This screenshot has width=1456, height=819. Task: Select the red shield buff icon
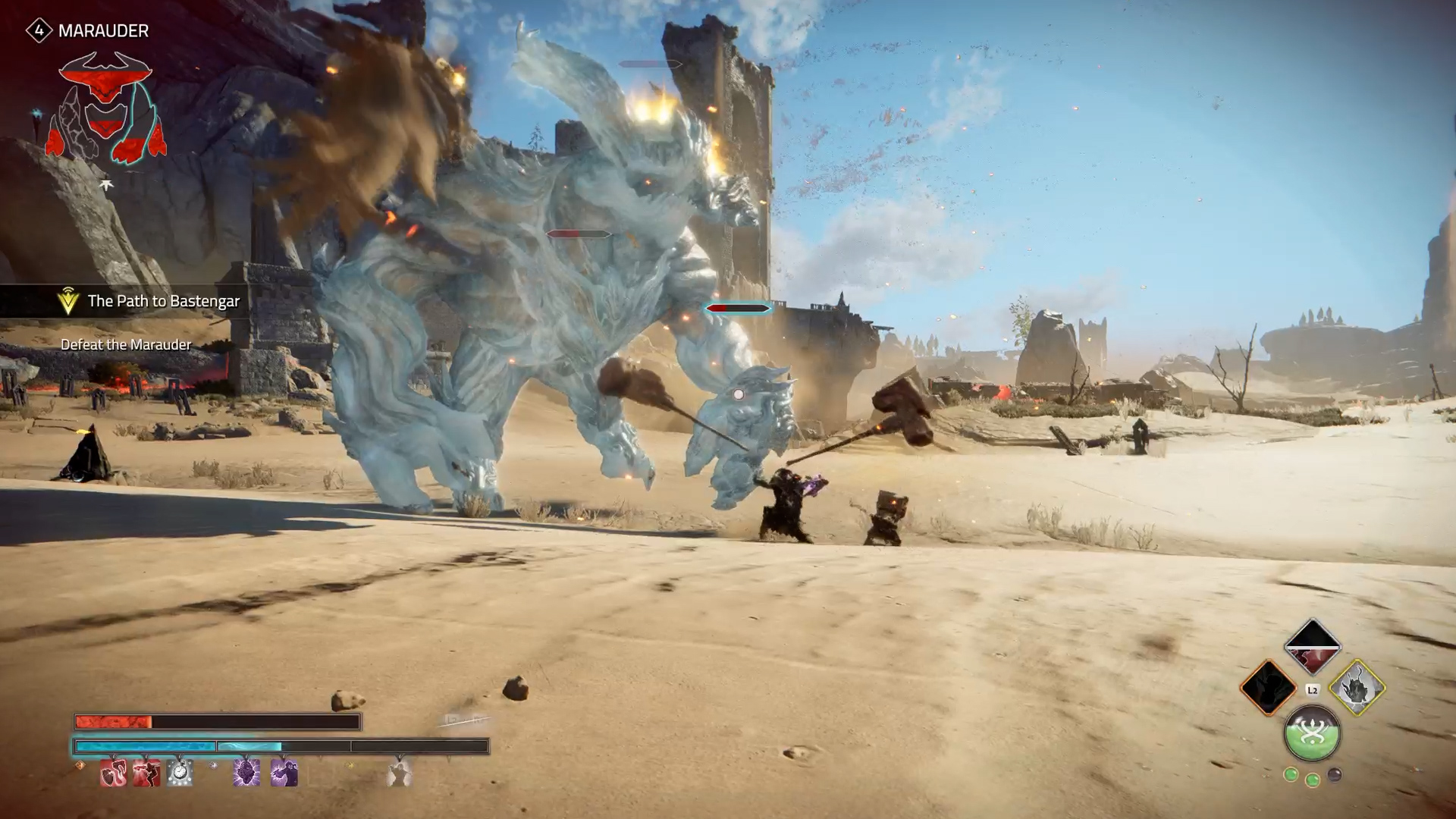[x=114, y=773]
